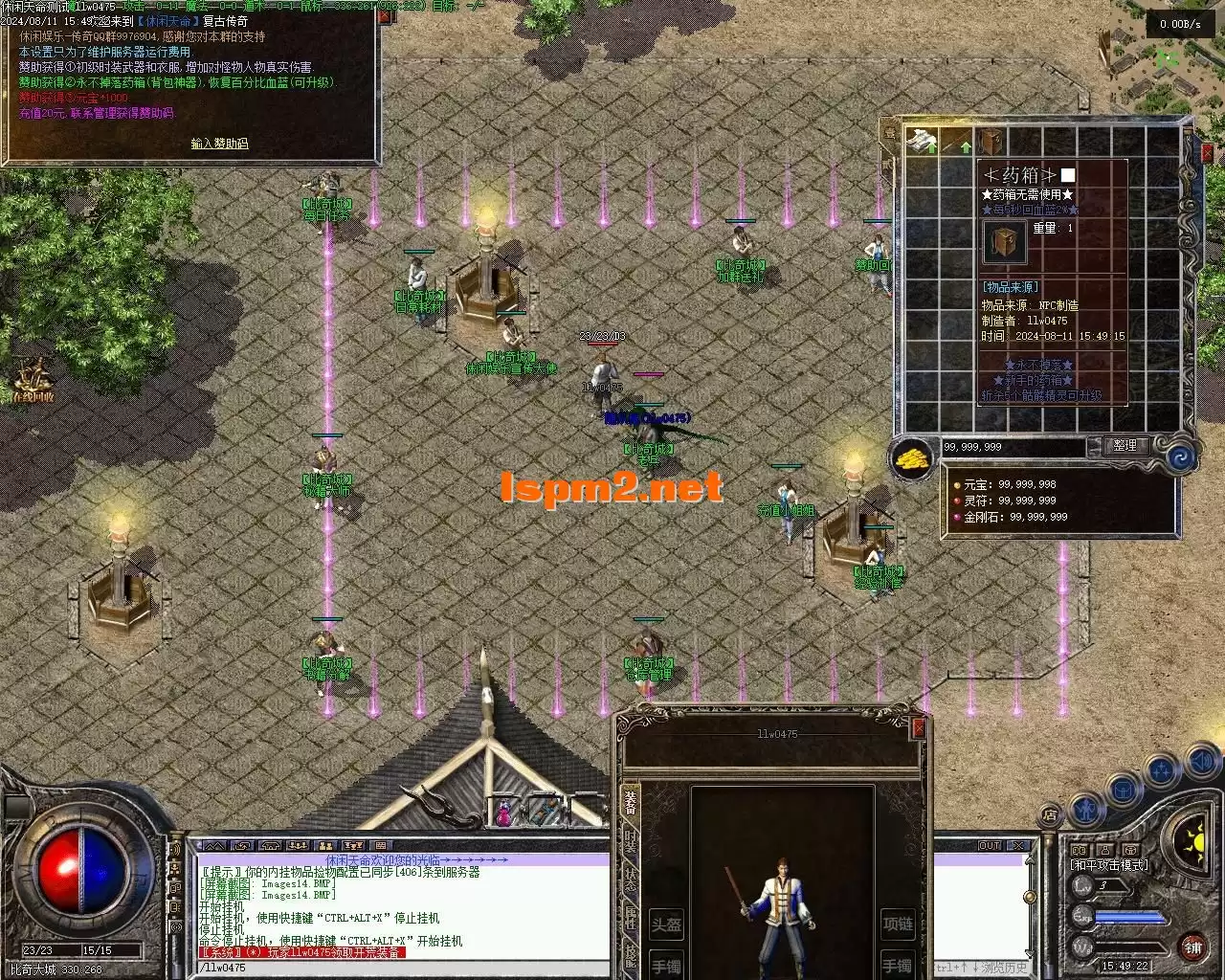
Task: Open the 店 shop button
Action: pyautogui.click(x=1050, y=815)
